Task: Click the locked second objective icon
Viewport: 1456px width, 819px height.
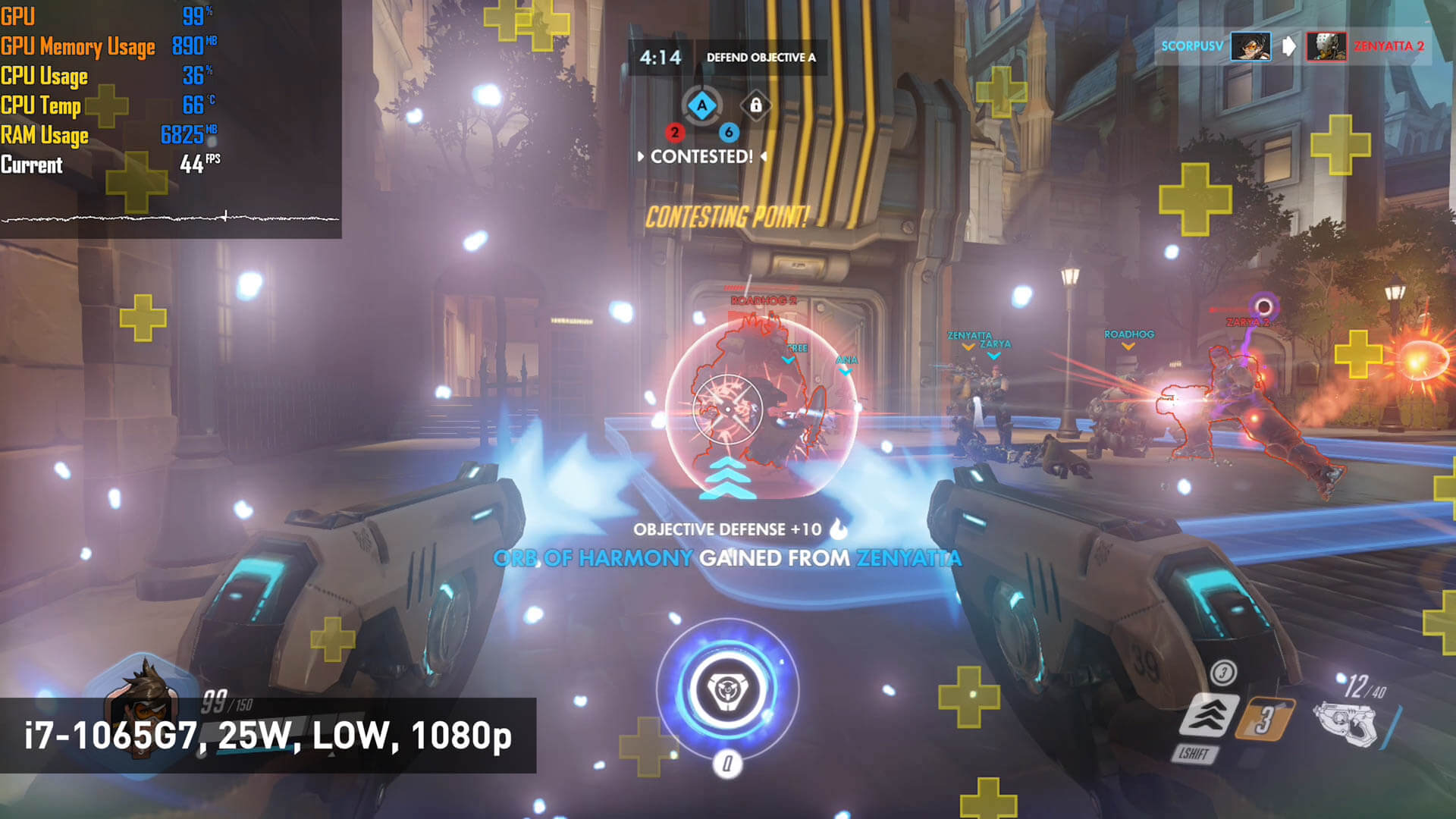Action: pyautogui.click(x=755, y=105)
